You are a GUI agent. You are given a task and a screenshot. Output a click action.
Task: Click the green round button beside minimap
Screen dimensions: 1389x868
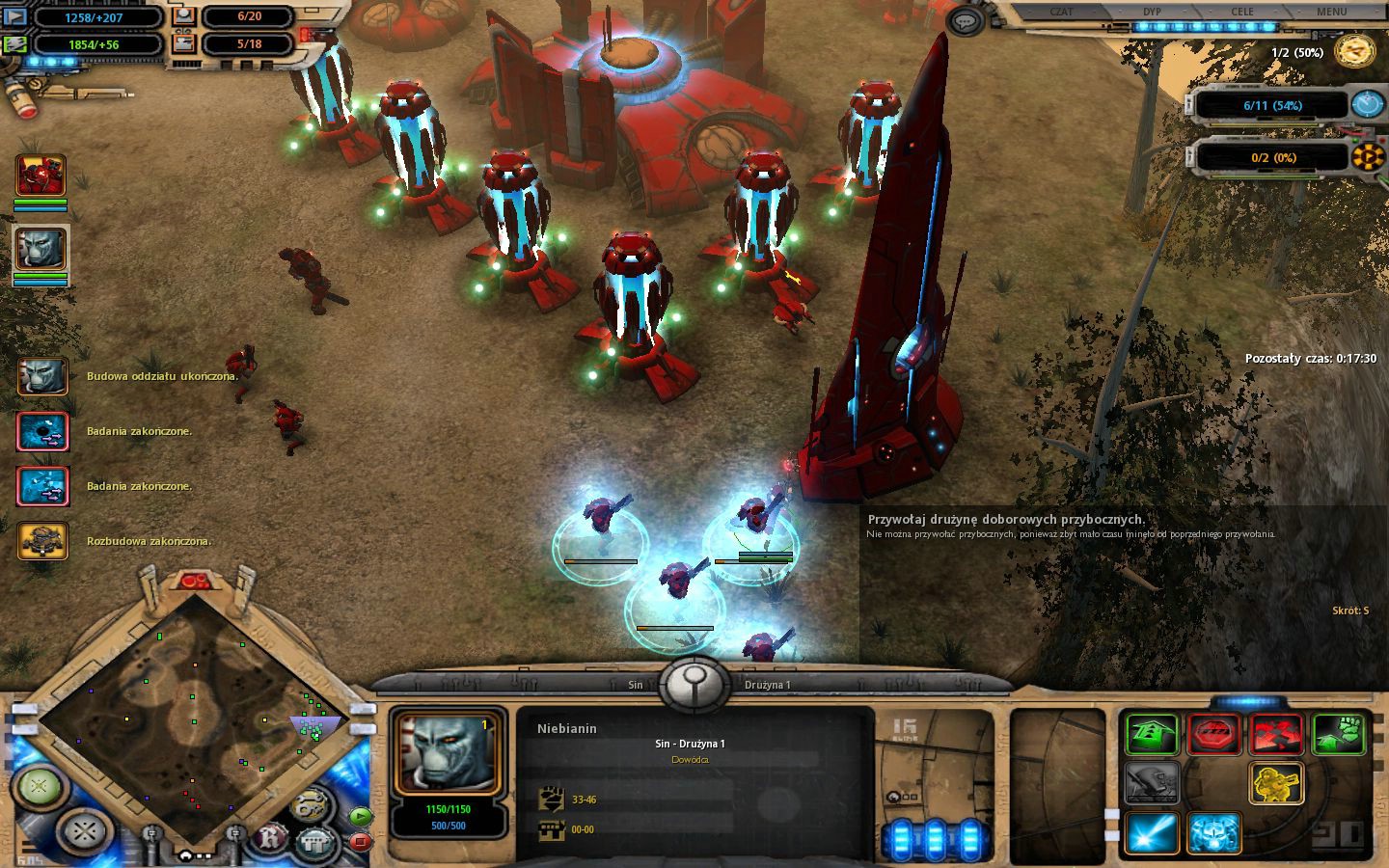[x=39, y=787]
